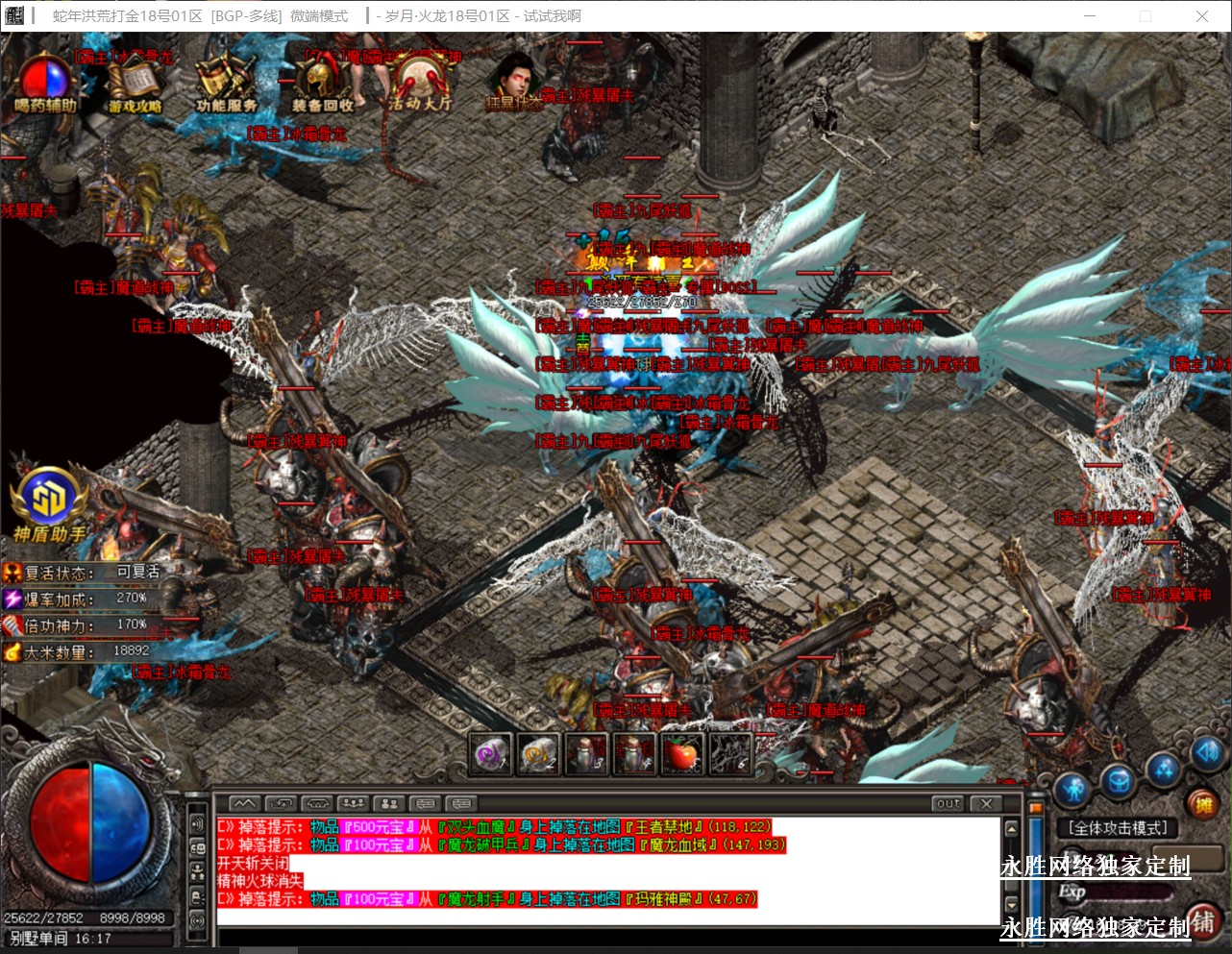Use the red apple hotbar item
Image resolution: width=1232 pixels, height=954 pixels.
click(x=682, y=755)
